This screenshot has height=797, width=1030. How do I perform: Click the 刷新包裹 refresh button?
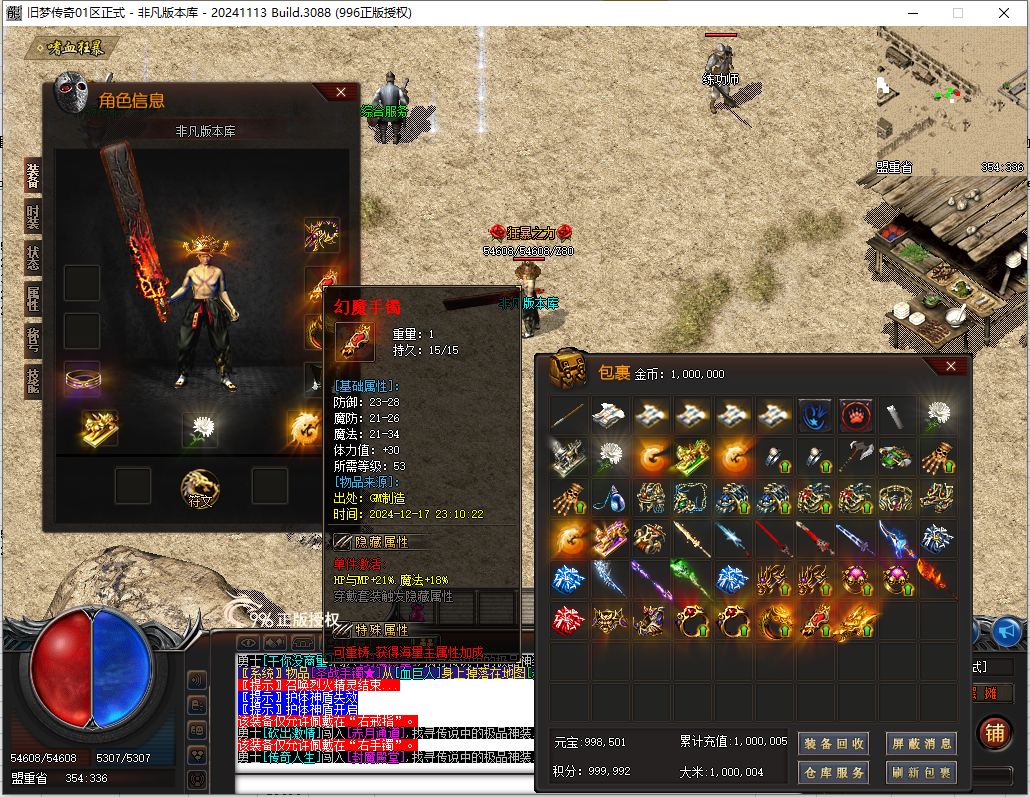point(921,772)
